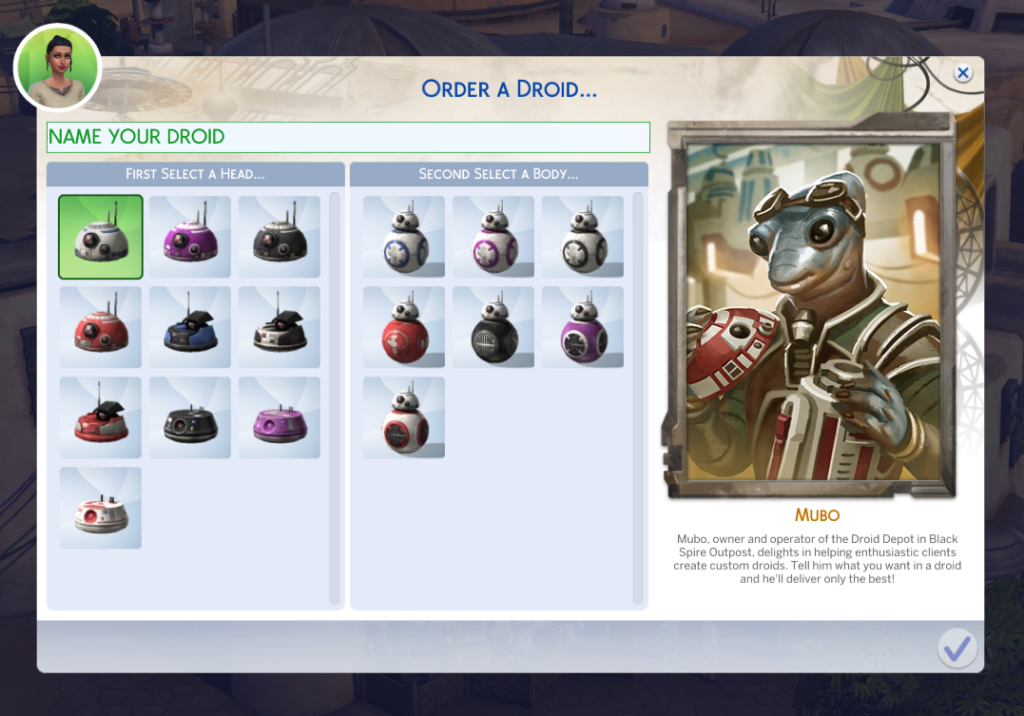Choose the blue flat head with black visor

(x=190, y=327)
